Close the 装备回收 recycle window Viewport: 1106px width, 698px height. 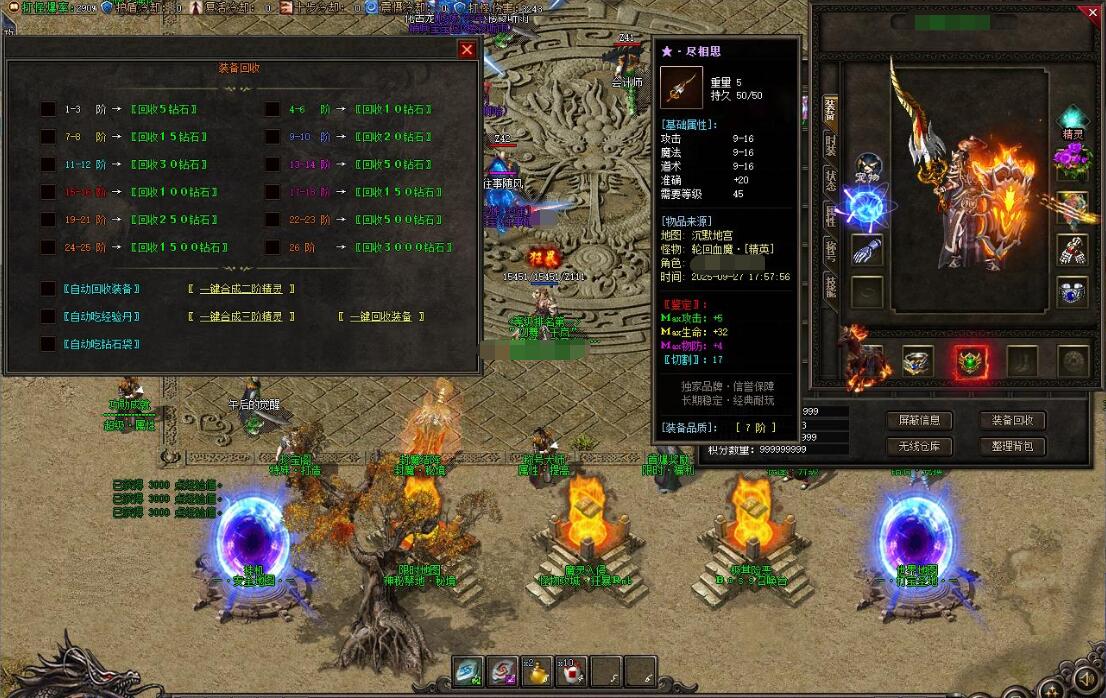(467, 49)
